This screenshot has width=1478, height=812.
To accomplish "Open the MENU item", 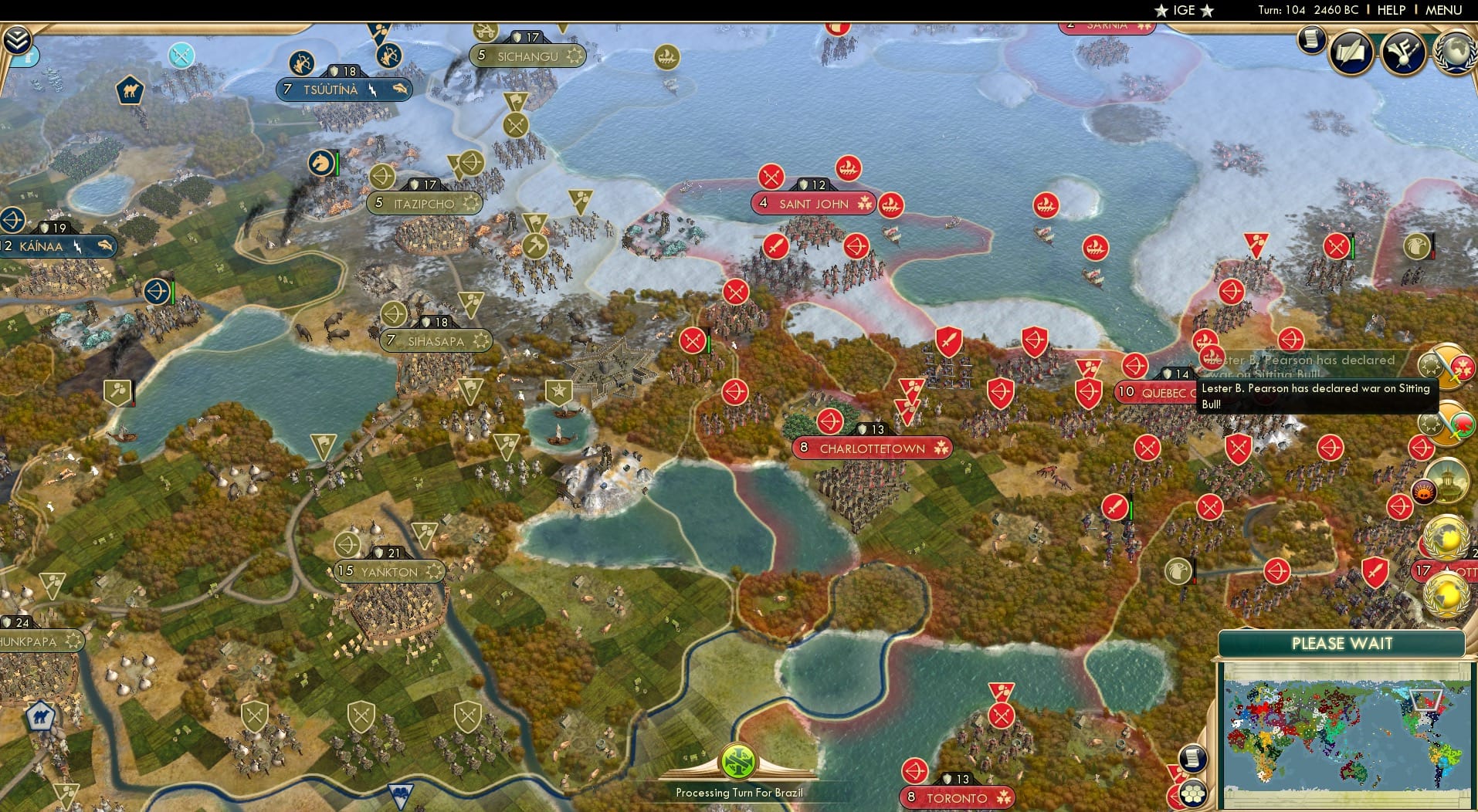I will coord(1443,10).
